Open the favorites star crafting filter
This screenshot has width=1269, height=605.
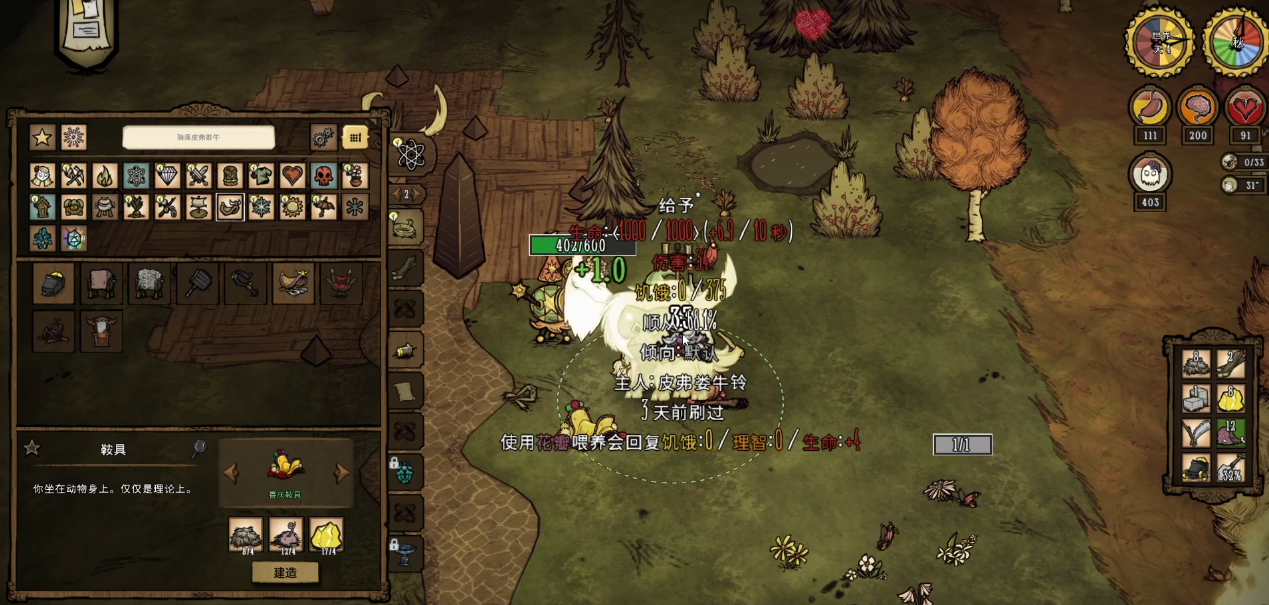42,138
